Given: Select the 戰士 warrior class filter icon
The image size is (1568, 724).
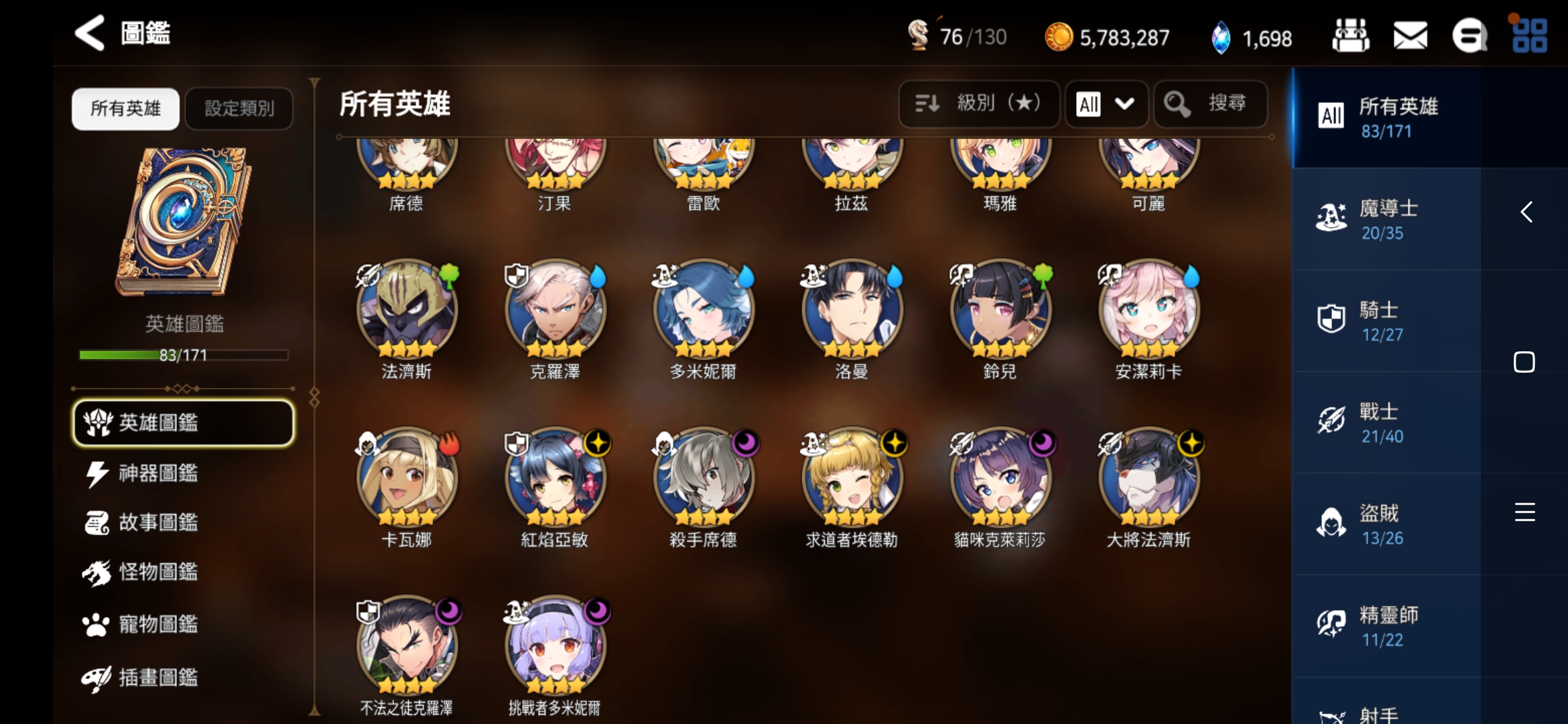Looking at the screenshot, I should pos(1332,419).
